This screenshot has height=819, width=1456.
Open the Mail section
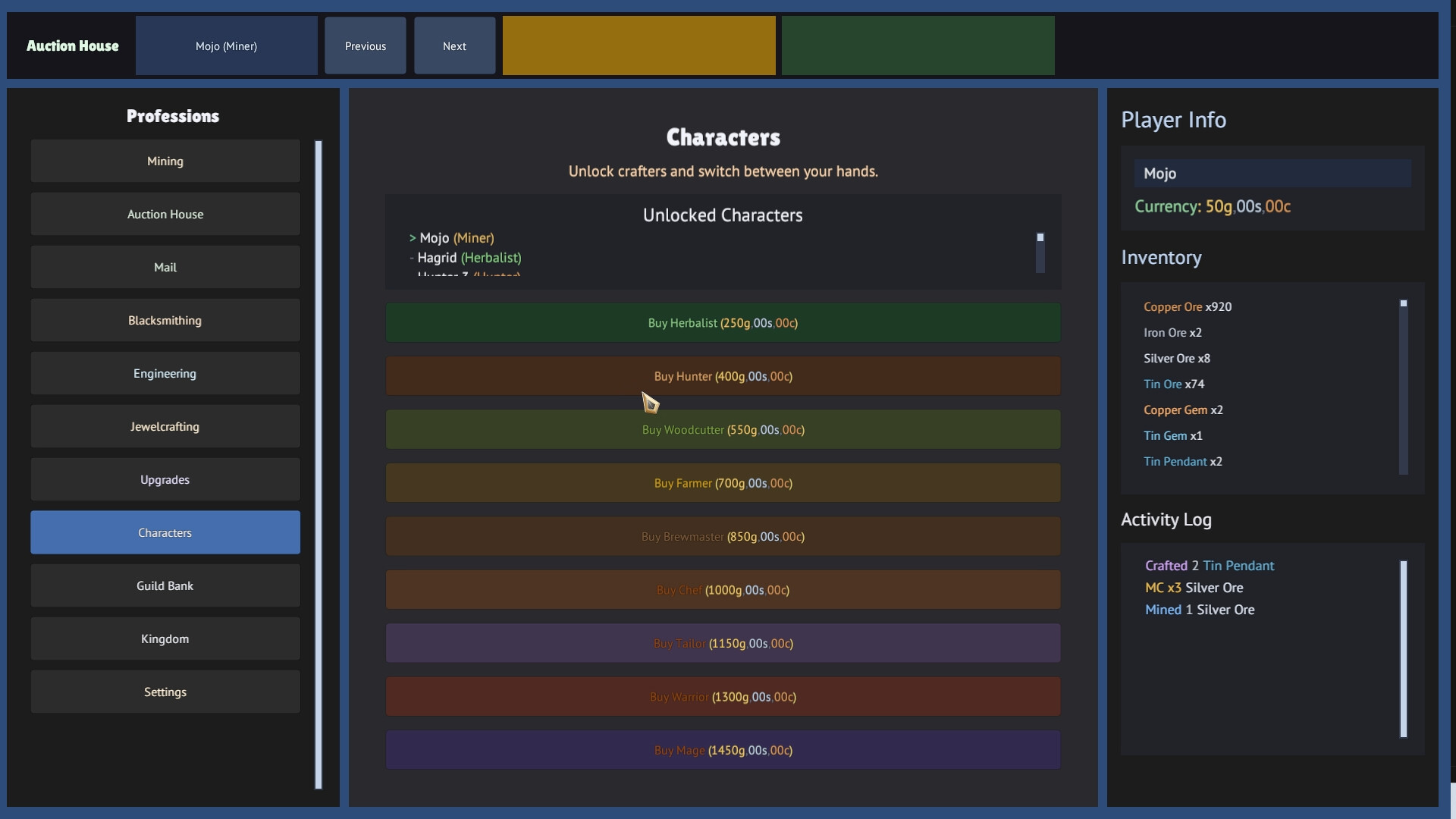point(165,267)
